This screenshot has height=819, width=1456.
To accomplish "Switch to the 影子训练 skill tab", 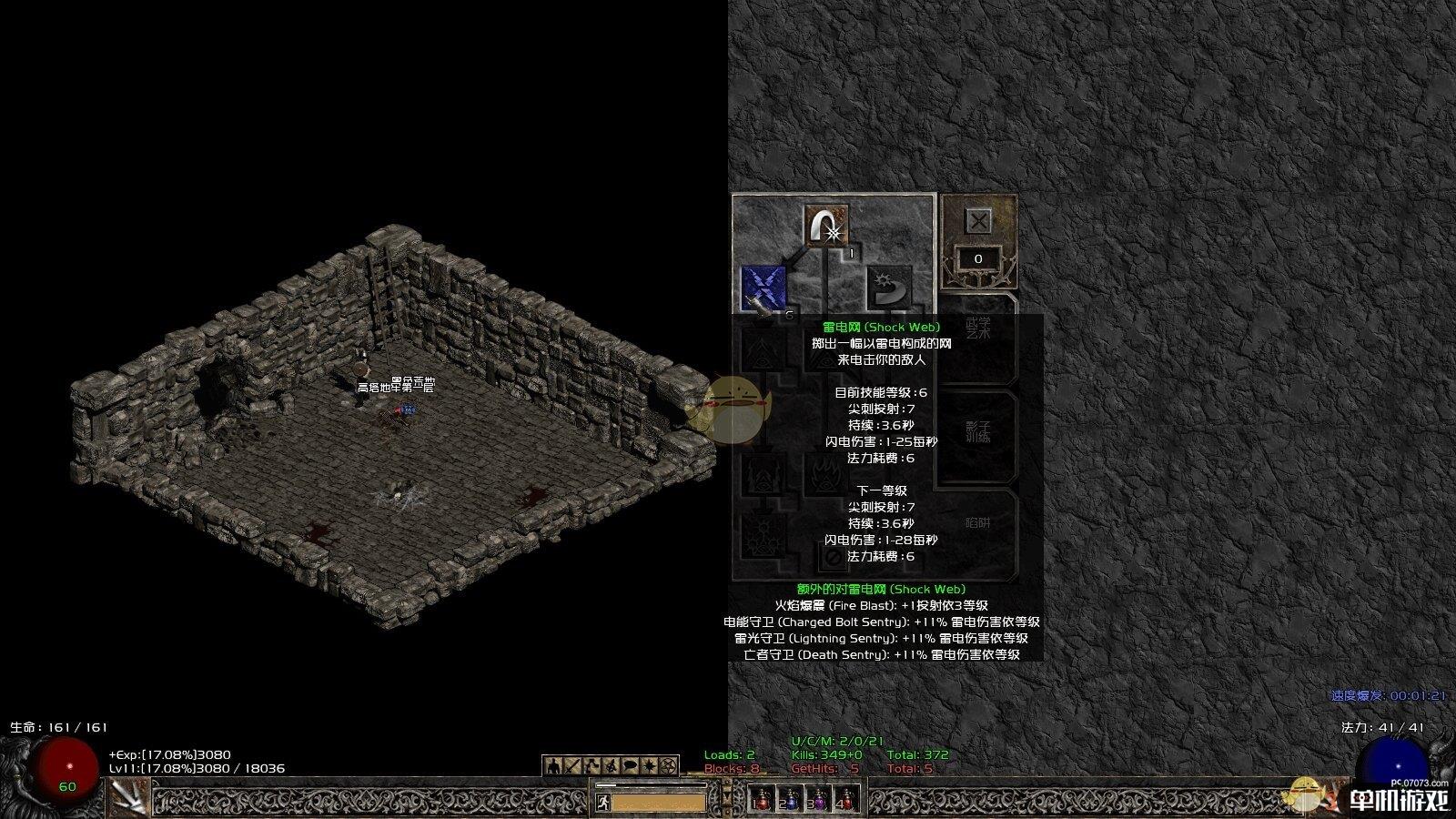I will point(978,431).
